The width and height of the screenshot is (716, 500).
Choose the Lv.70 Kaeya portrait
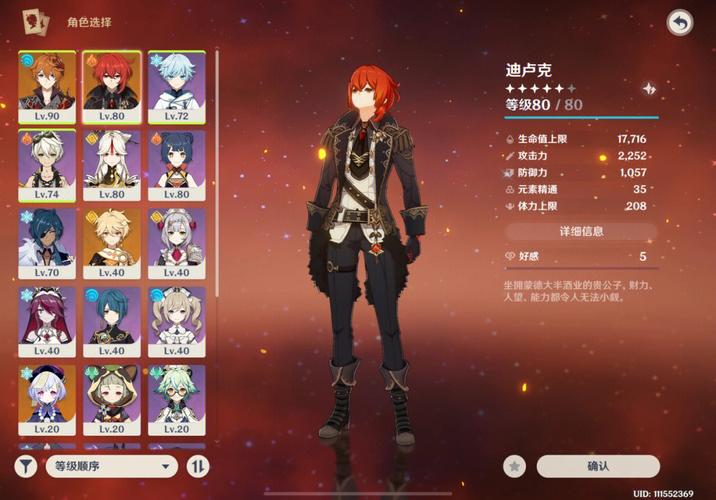tap(46, 241)
